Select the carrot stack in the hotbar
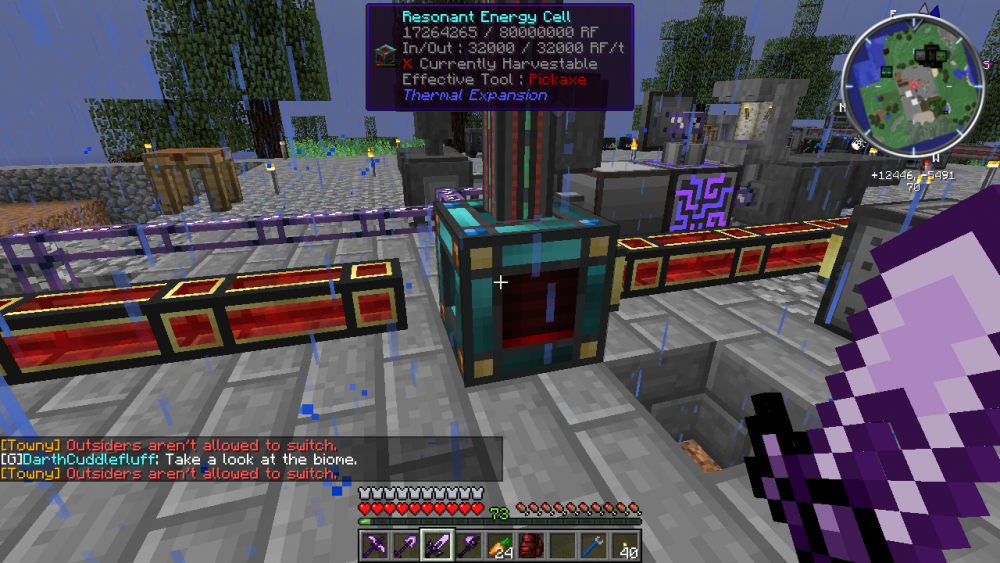 [x=500, y=545]
